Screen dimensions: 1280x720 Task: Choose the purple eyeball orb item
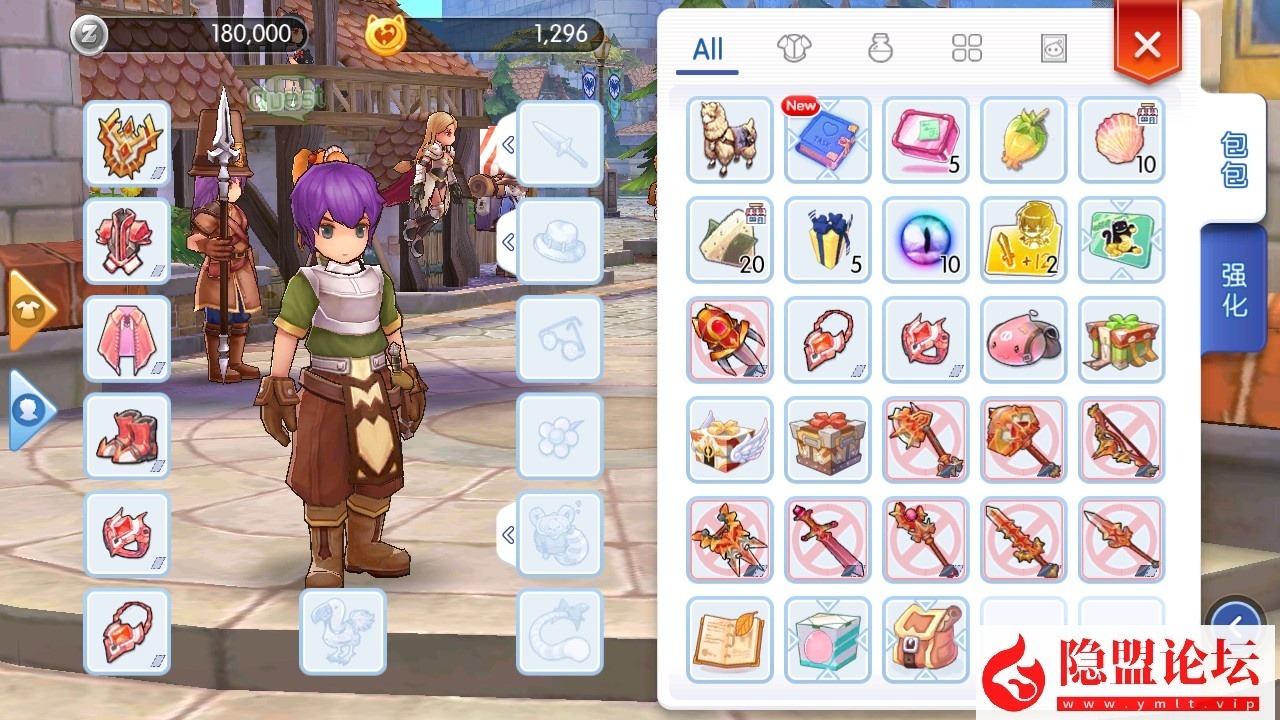[x=926, y=240]
